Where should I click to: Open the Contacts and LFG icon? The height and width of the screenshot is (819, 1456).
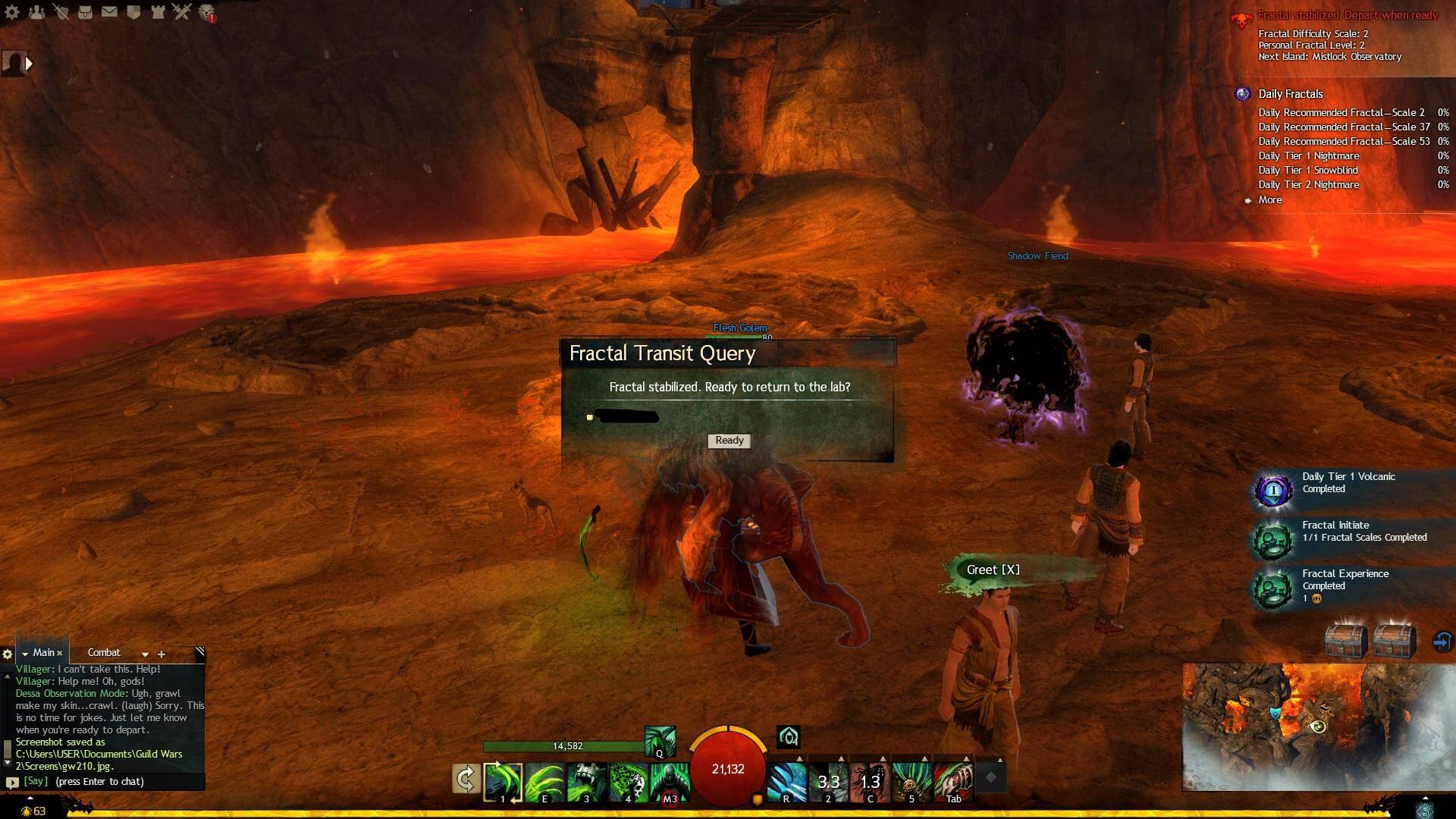click(36, 11)
